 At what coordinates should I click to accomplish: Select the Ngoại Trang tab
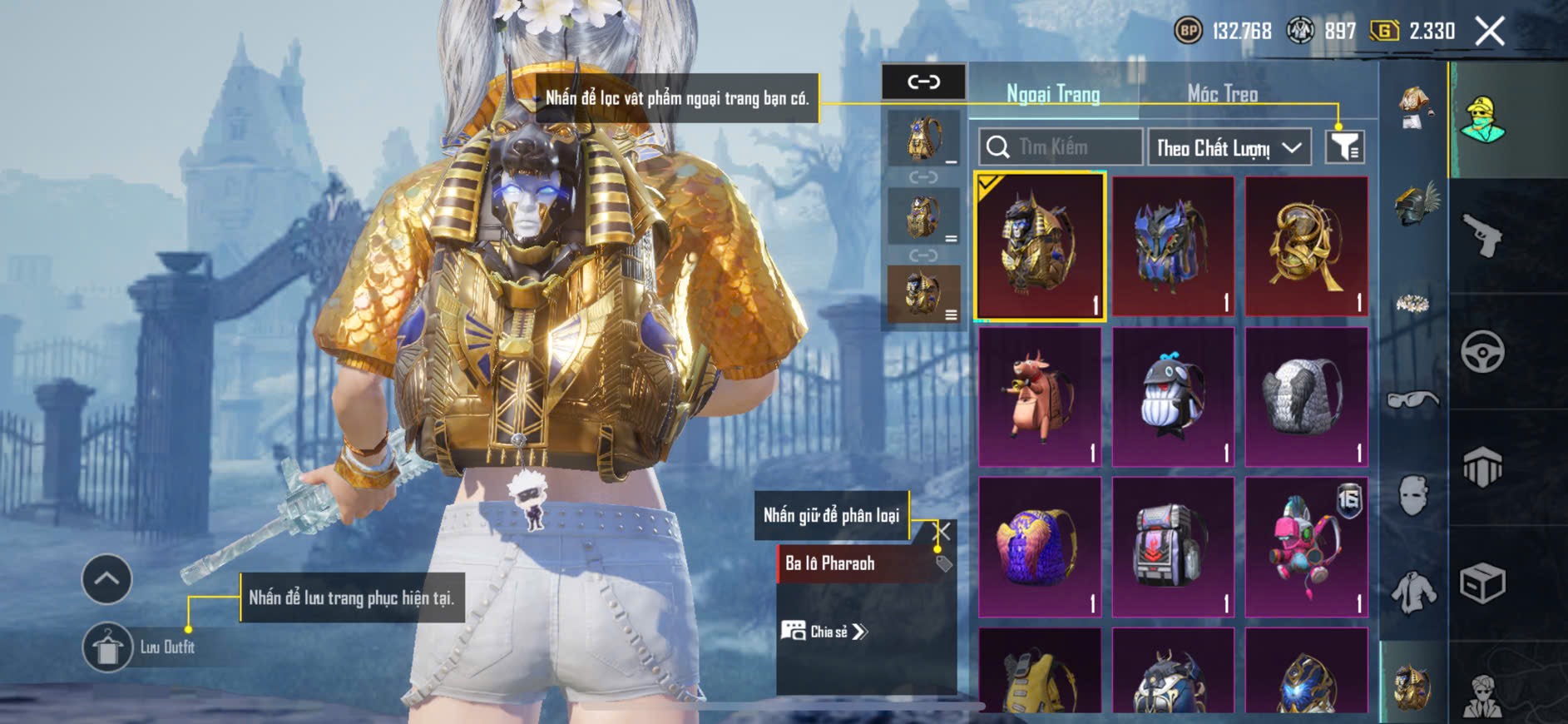tap(1053, 94)
